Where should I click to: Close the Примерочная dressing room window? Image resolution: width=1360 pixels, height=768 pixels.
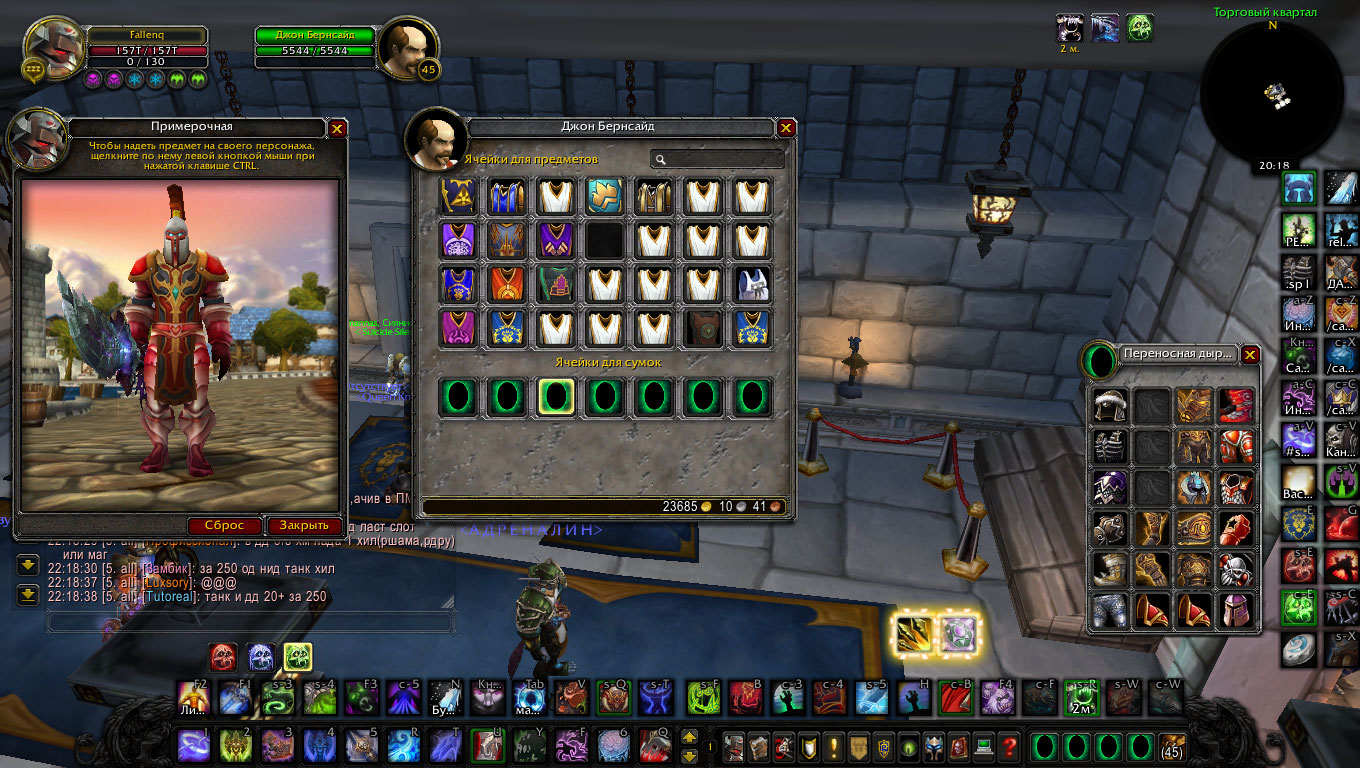[x=337, y=128]
